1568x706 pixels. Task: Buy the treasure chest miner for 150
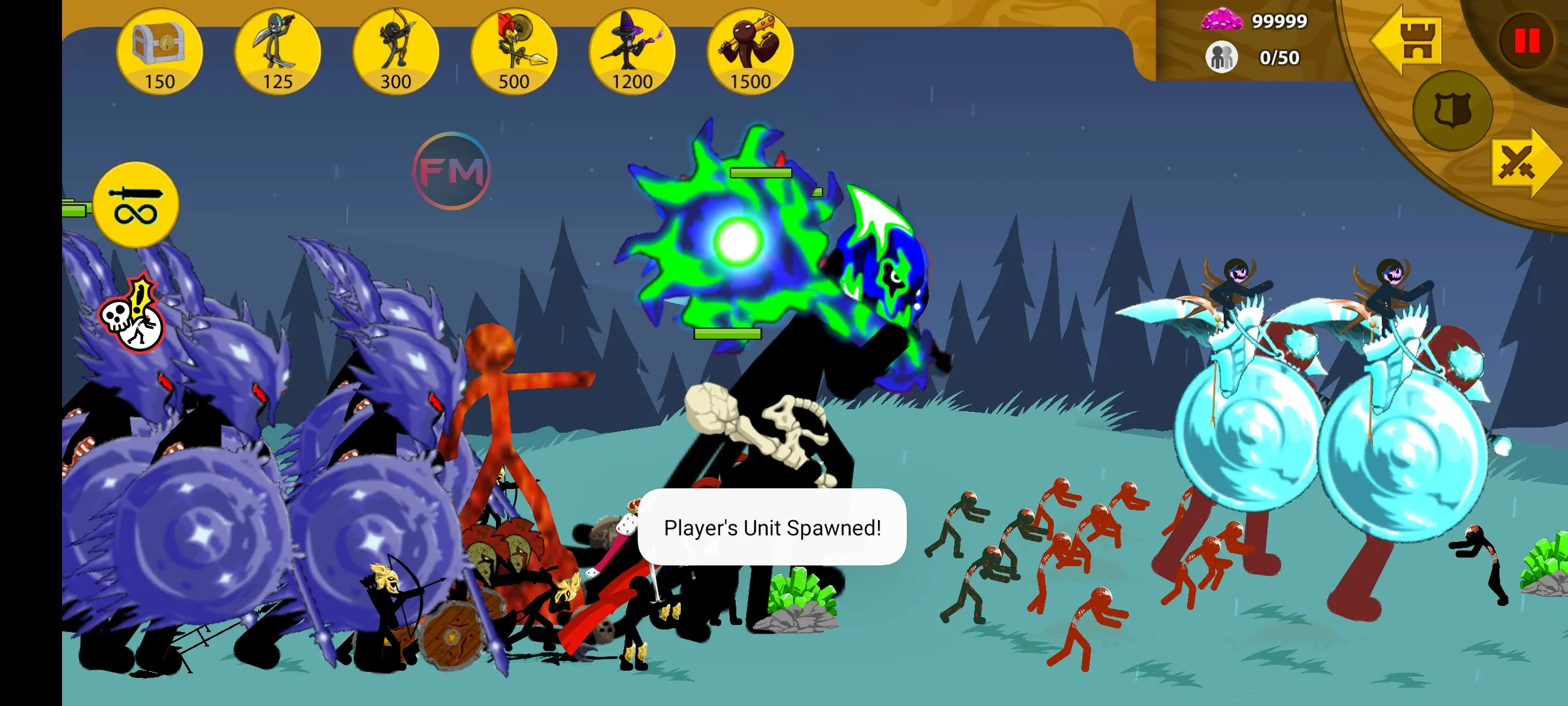[x=159, y=52]
